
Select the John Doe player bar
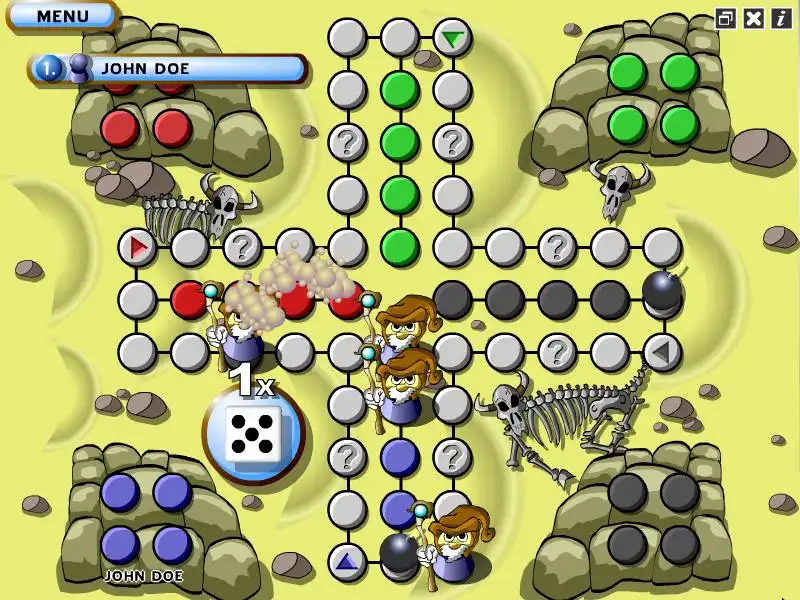[170, 69]
